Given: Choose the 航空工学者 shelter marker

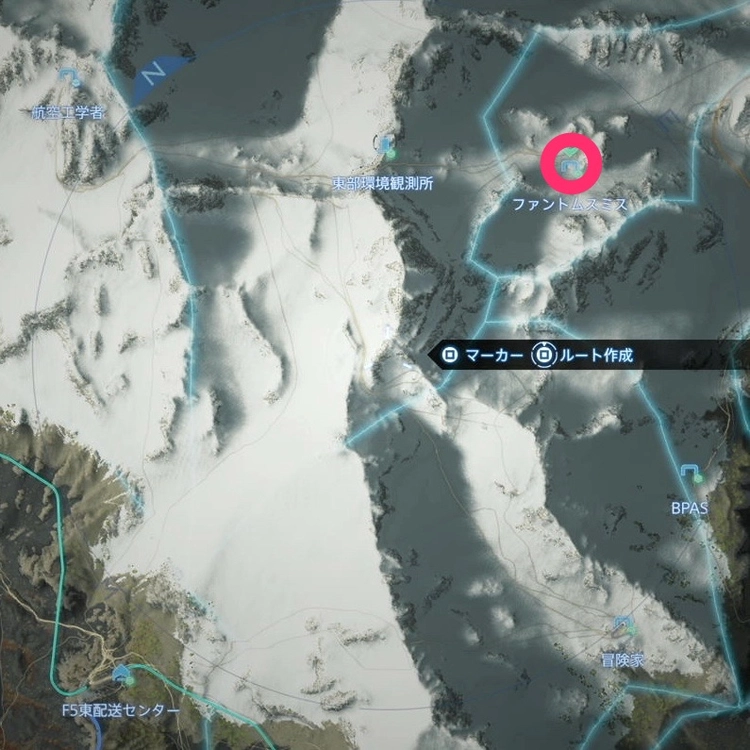Looking at the screenshot, I should coord(69,77).
